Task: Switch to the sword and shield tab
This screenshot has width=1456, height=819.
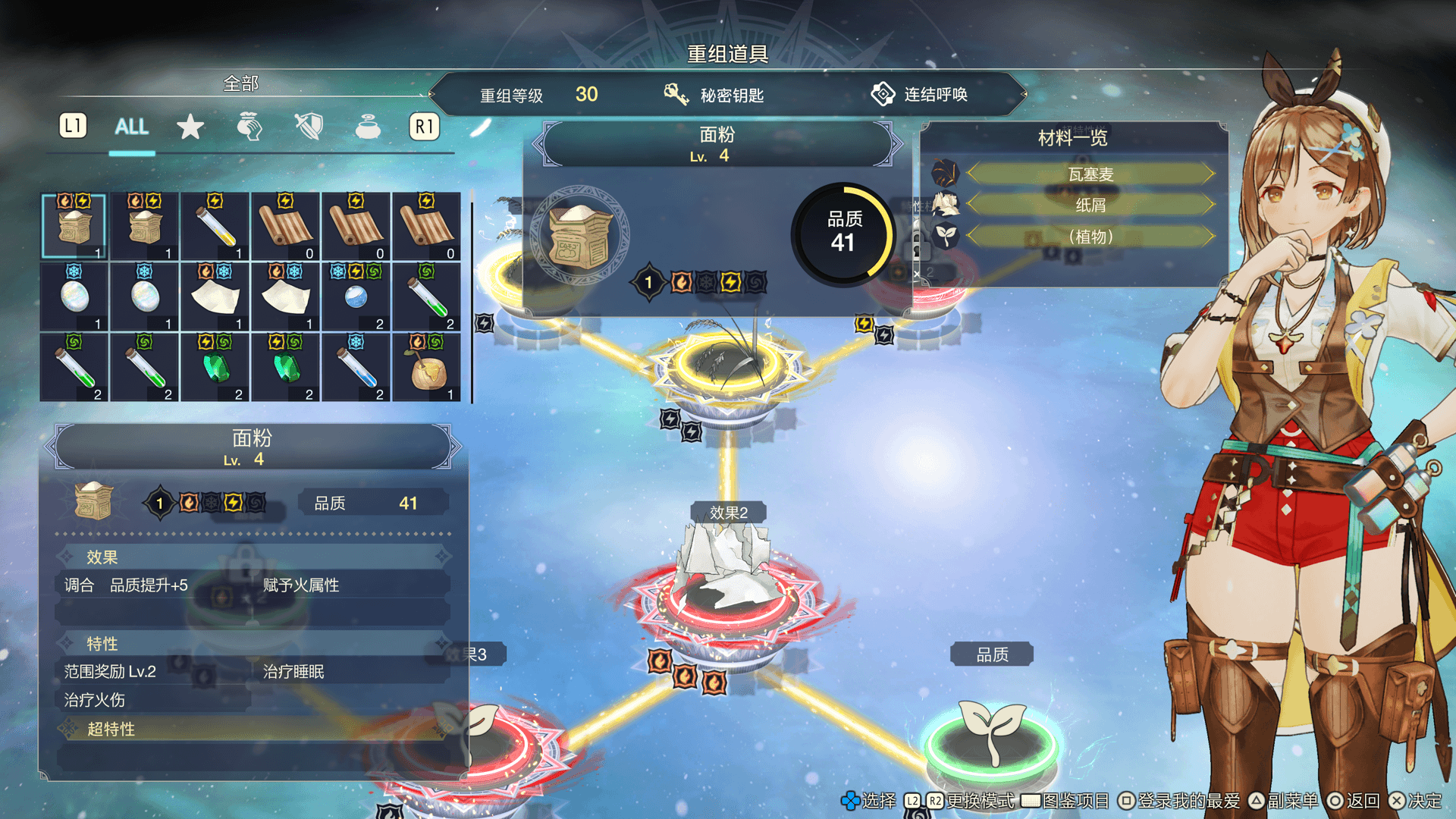Action: pos(309,127)
